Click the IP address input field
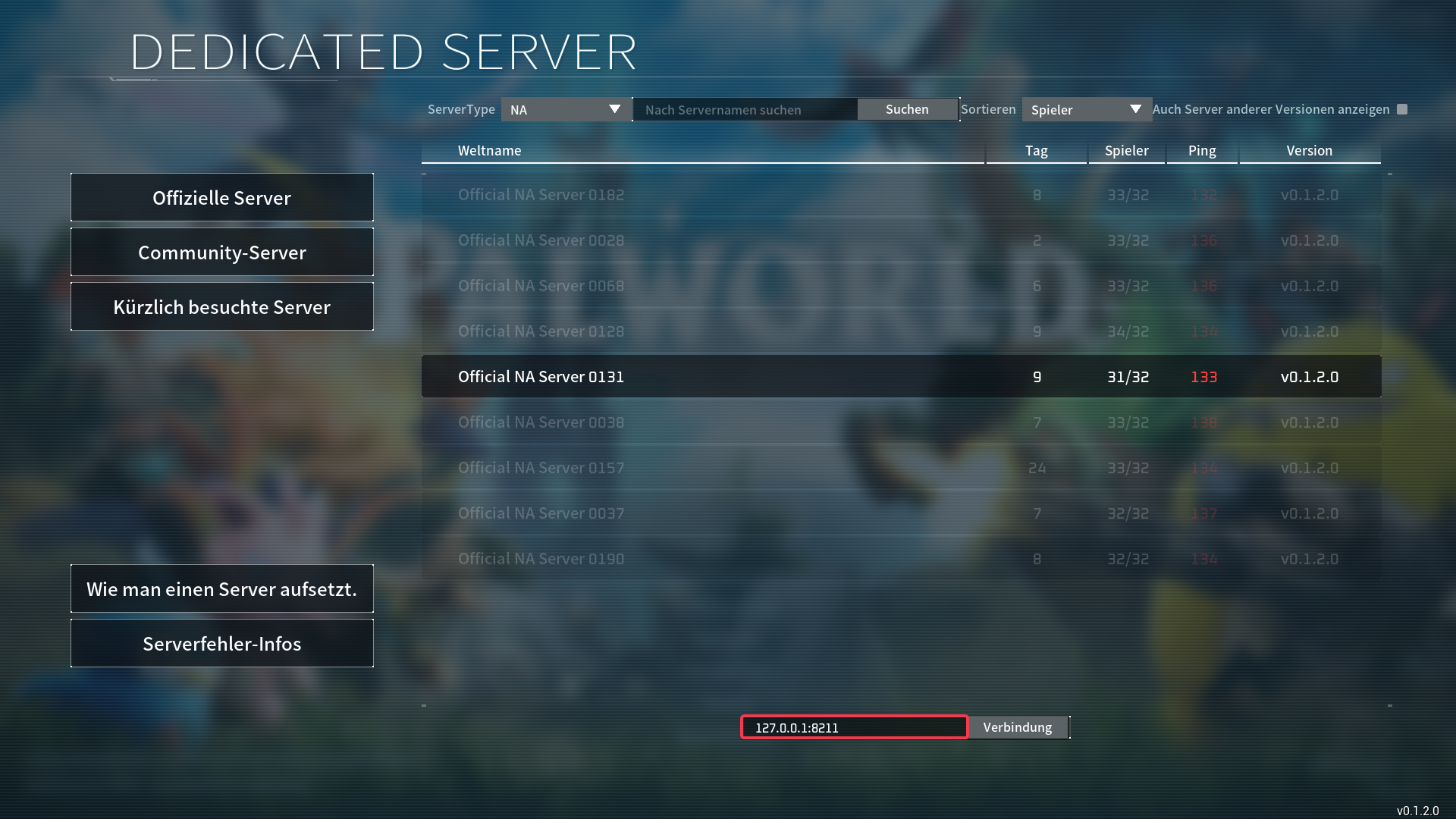The width and height of the screenshot is (1456, 819). (854, 727)
